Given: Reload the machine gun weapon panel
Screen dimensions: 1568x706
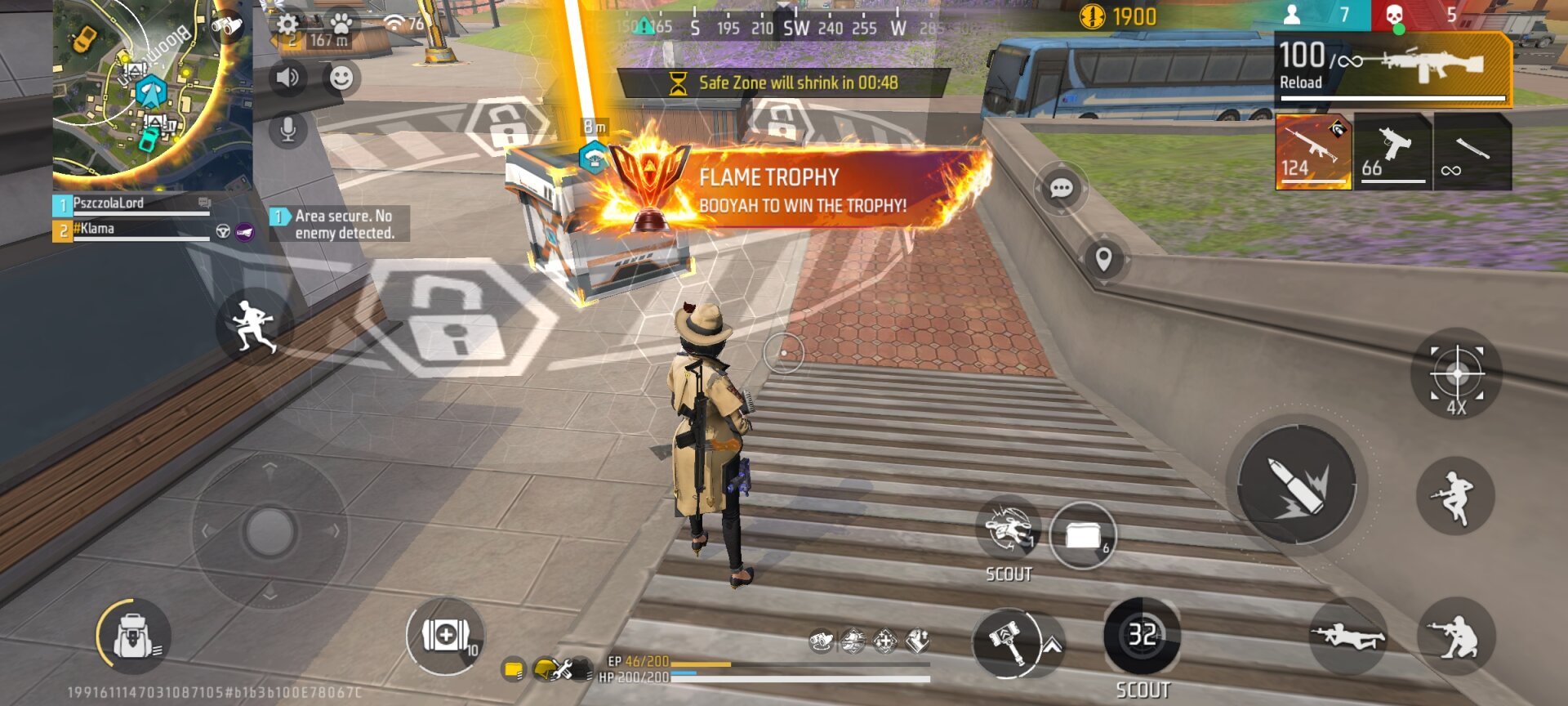Looking at the screenshot, I should (1392, 70).
